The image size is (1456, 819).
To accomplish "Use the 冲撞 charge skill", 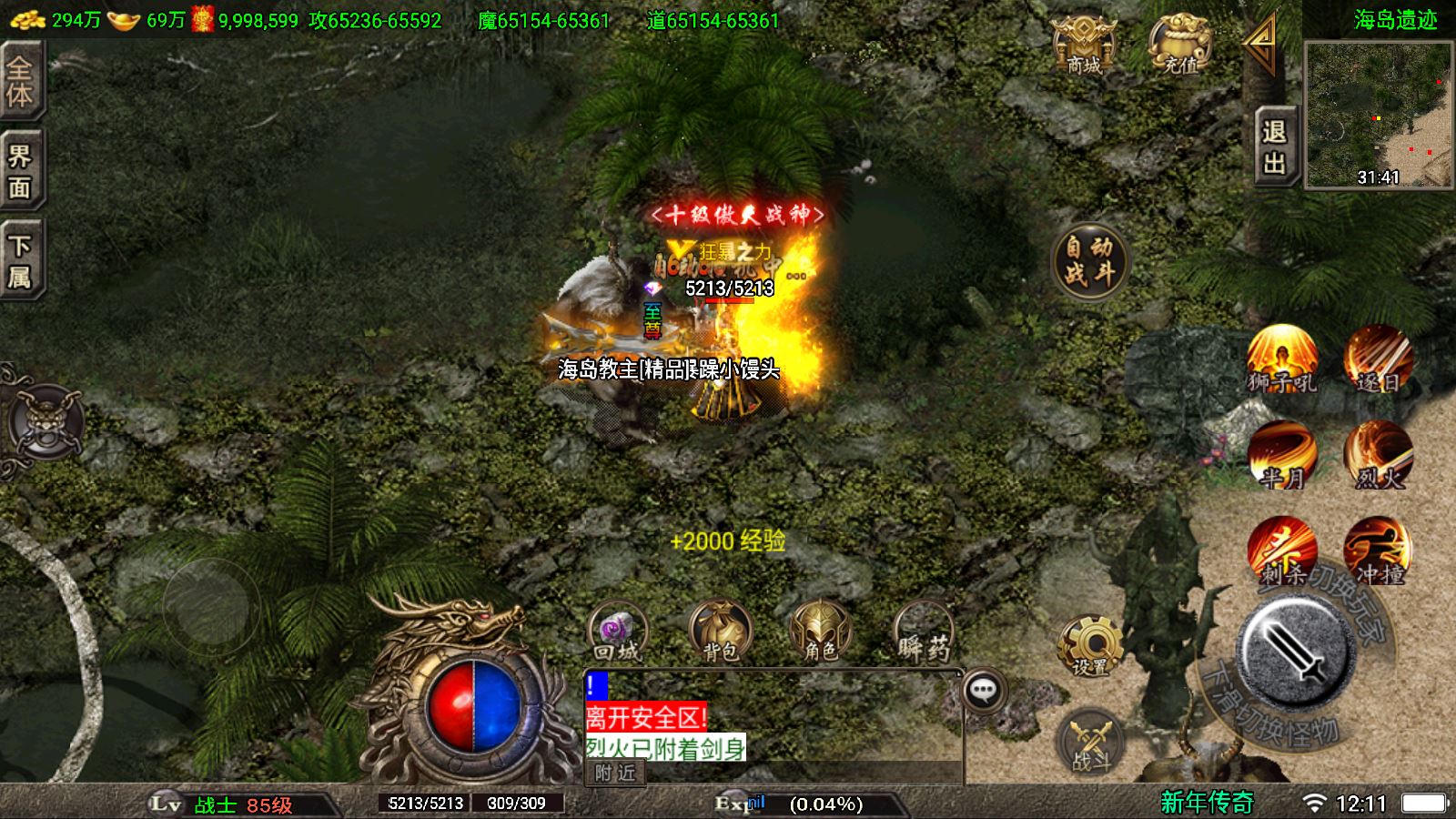I will [1378, 551].
